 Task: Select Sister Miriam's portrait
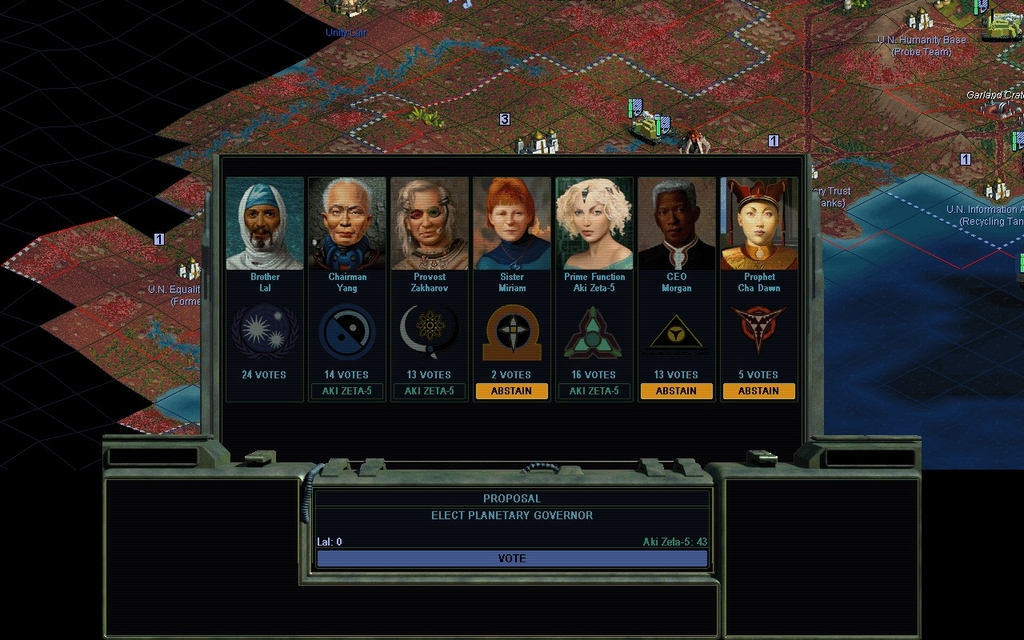pos(511,225)
